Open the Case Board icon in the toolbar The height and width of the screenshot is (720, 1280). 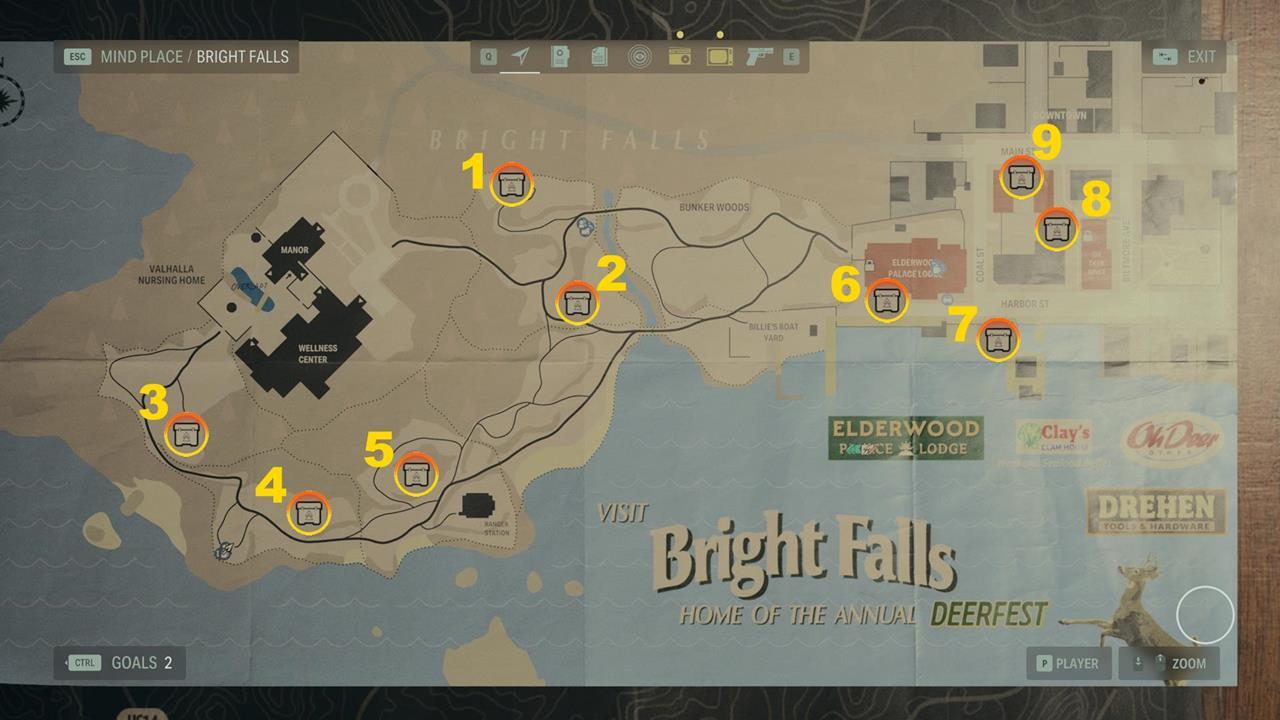tap(560, 57)
